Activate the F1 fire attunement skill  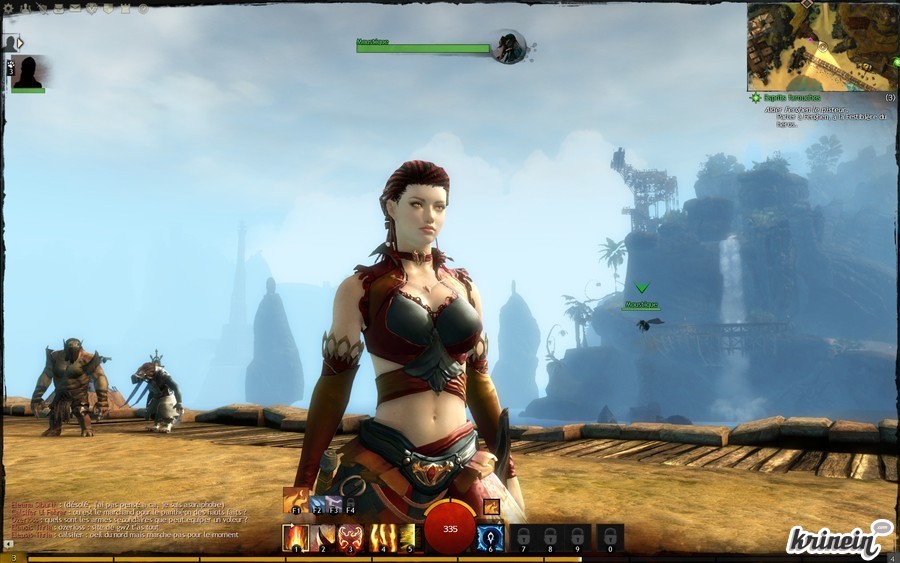(296, 500)
